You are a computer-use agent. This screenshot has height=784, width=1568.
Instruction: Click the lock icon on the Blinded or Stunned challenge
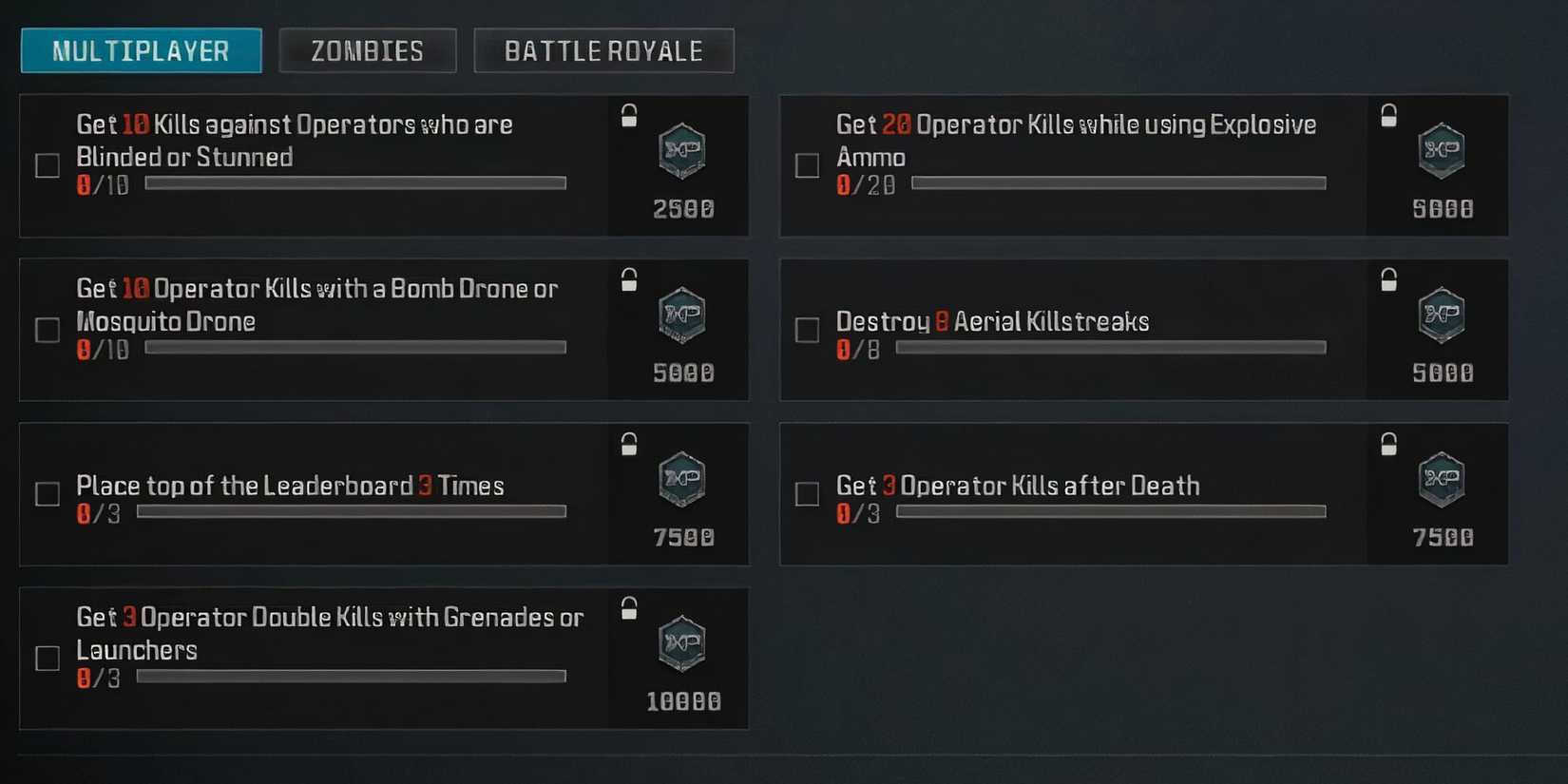627,114
